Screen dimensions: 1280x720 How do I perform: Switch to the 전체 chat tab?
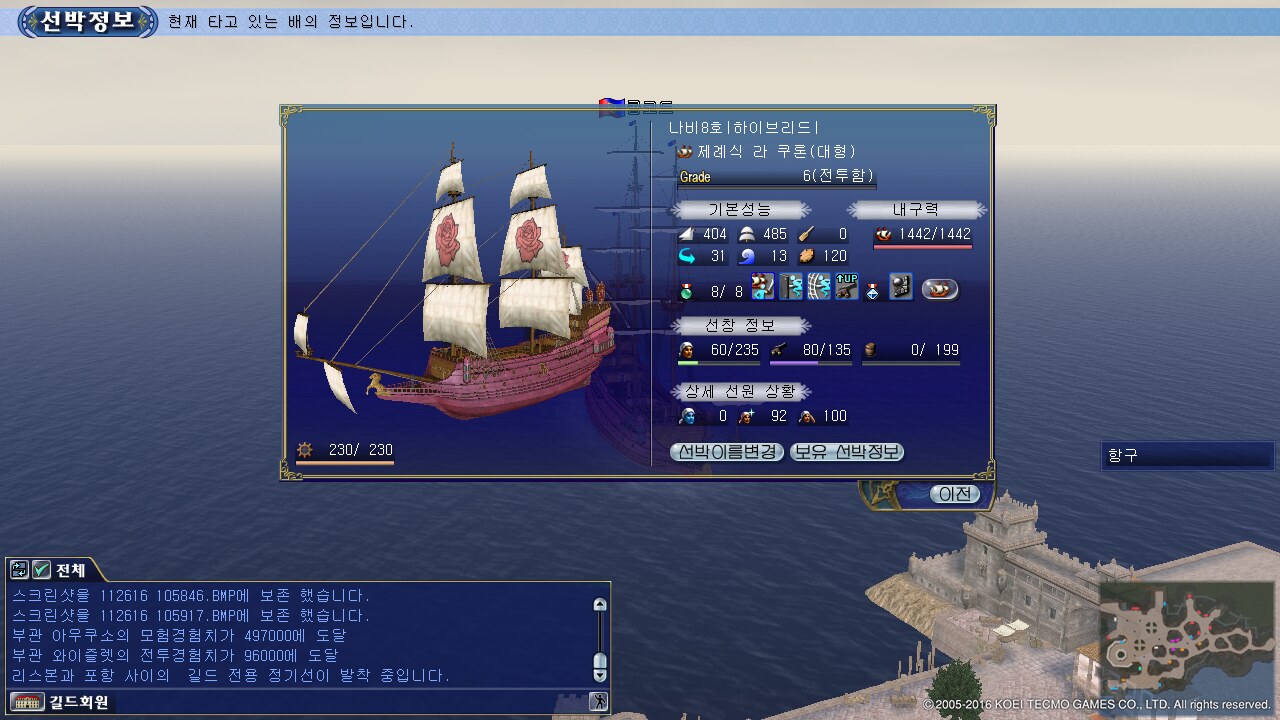(x=70, y=570)
